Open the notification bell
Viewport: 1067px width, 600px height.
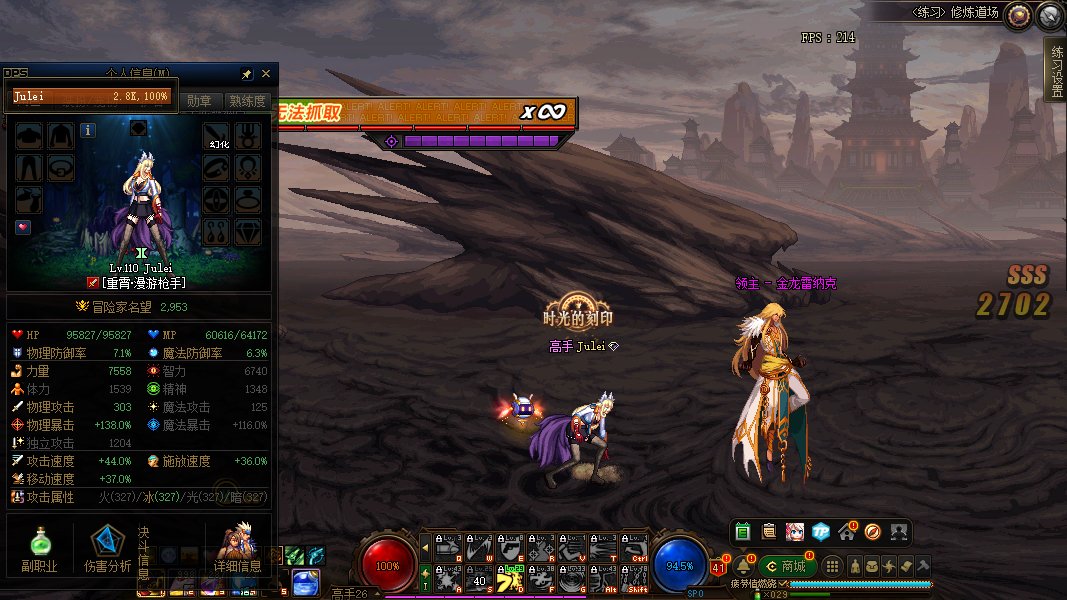coord(743,566)
